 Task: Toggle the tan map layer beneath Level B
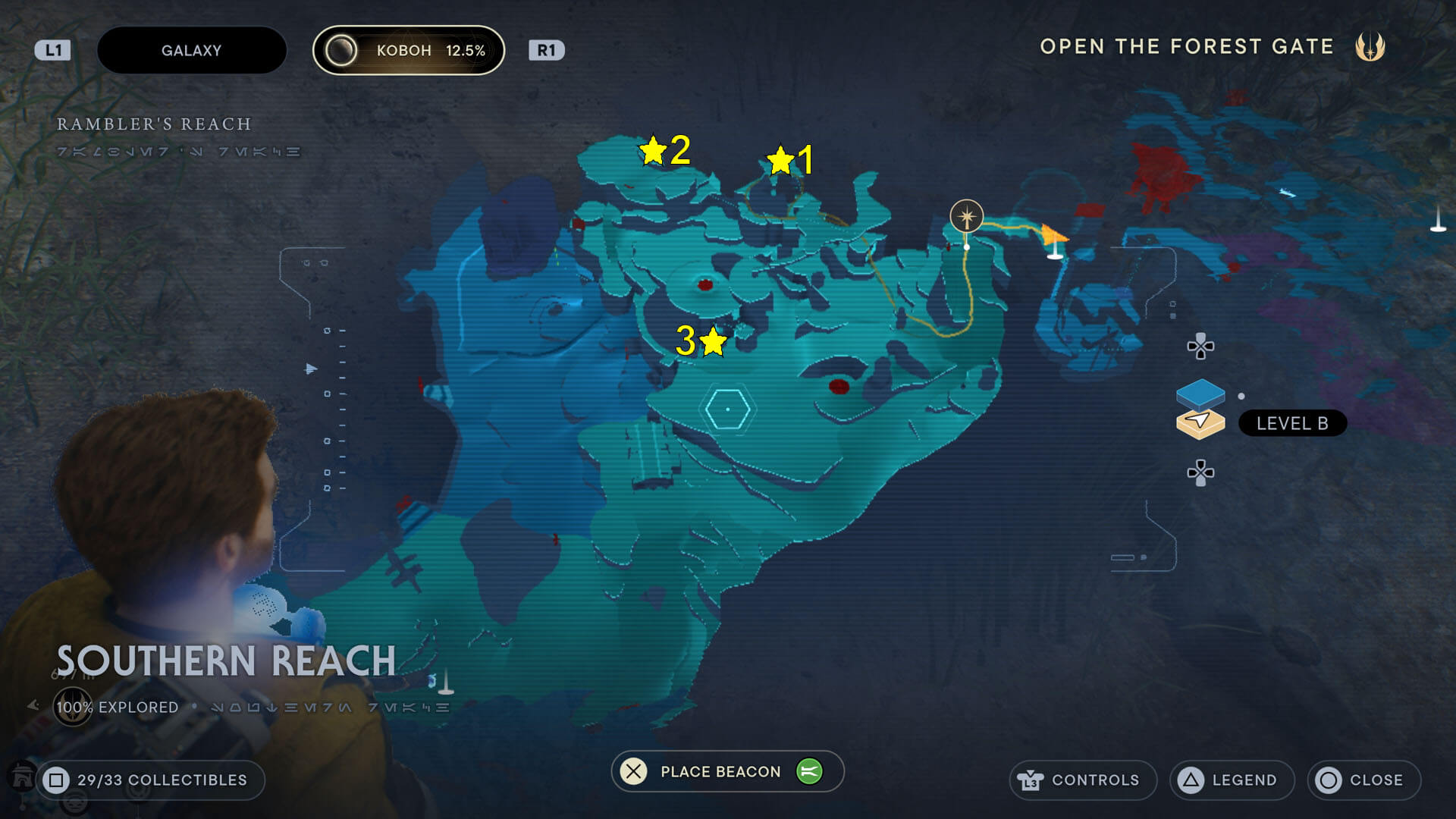pyautogui.click(x=1200, y=425)
